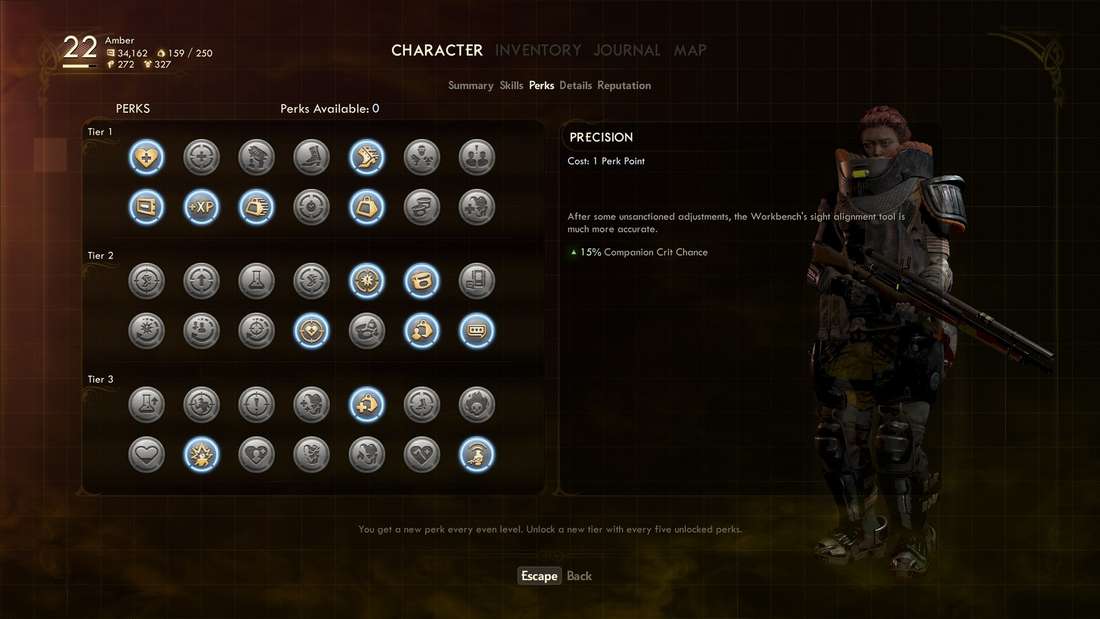The height and width of the screenshot is (619, 1100).
Task: View the Reputation tab
Action: (624, 86)
